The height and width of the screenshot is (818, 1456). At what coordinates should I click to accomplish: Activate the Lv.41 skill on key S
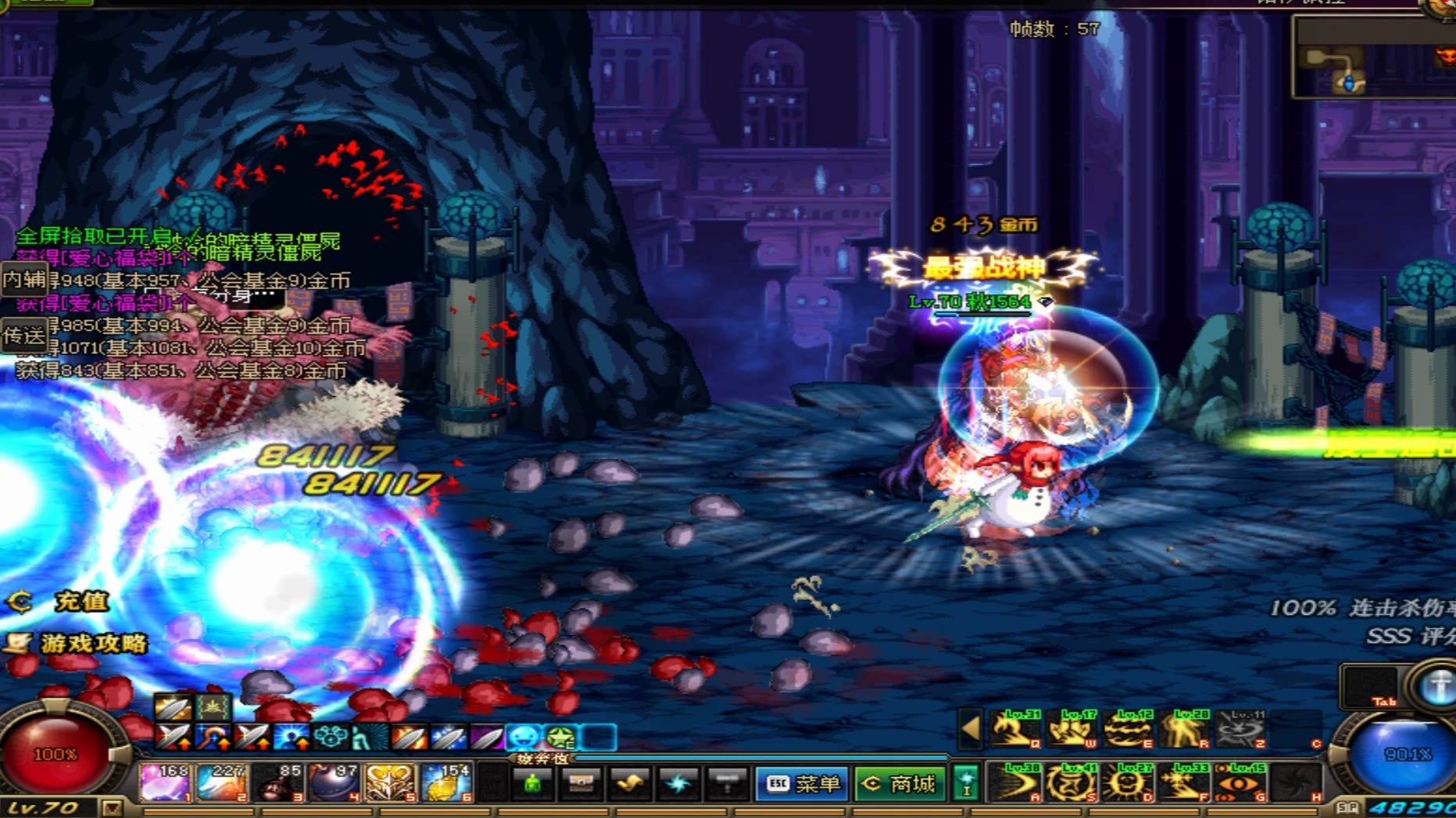point(1070,782)
